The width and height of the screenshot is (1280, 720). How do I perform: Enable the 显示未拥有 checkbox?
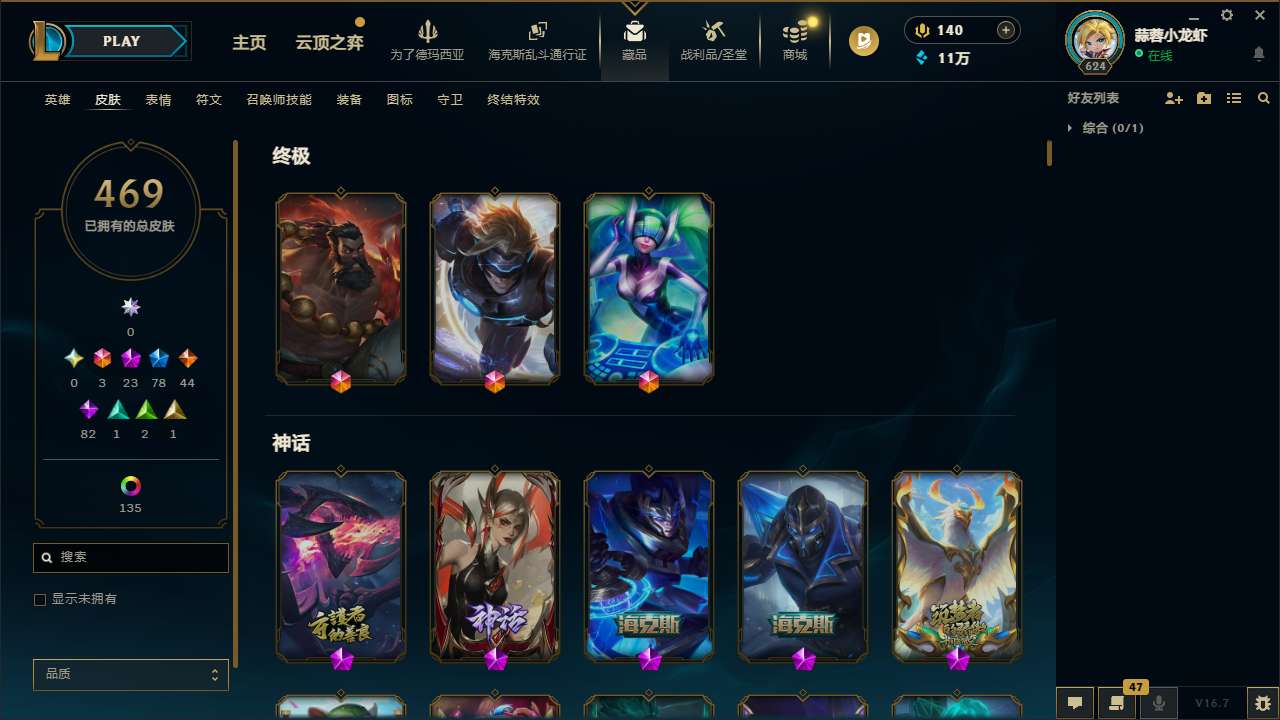40,599
